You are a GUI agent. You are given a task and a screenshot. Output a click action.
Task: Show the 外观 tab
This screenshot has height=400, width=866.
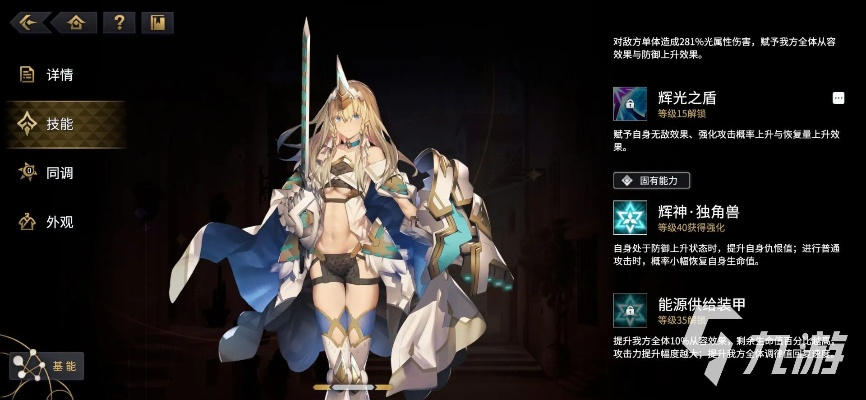pyautogui.click(x=60, y=222)
